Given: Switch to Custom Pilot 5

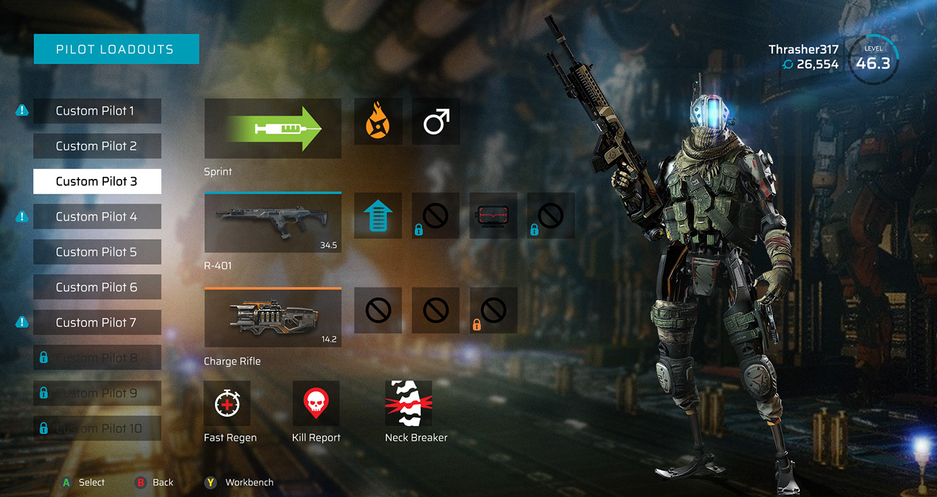Looking at the screenshot, I should (97, 252).
